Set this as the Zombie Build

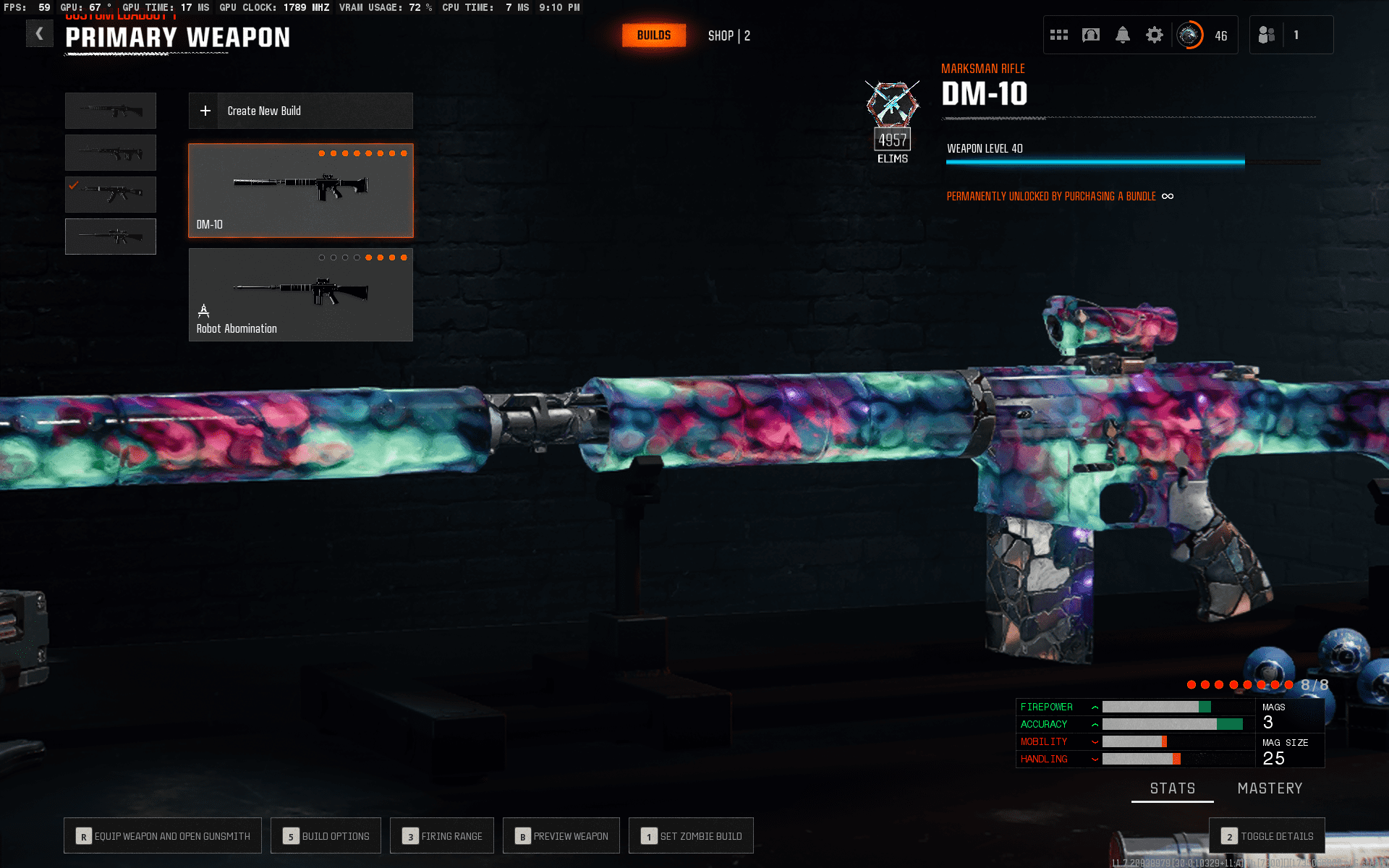click(691, 836)
